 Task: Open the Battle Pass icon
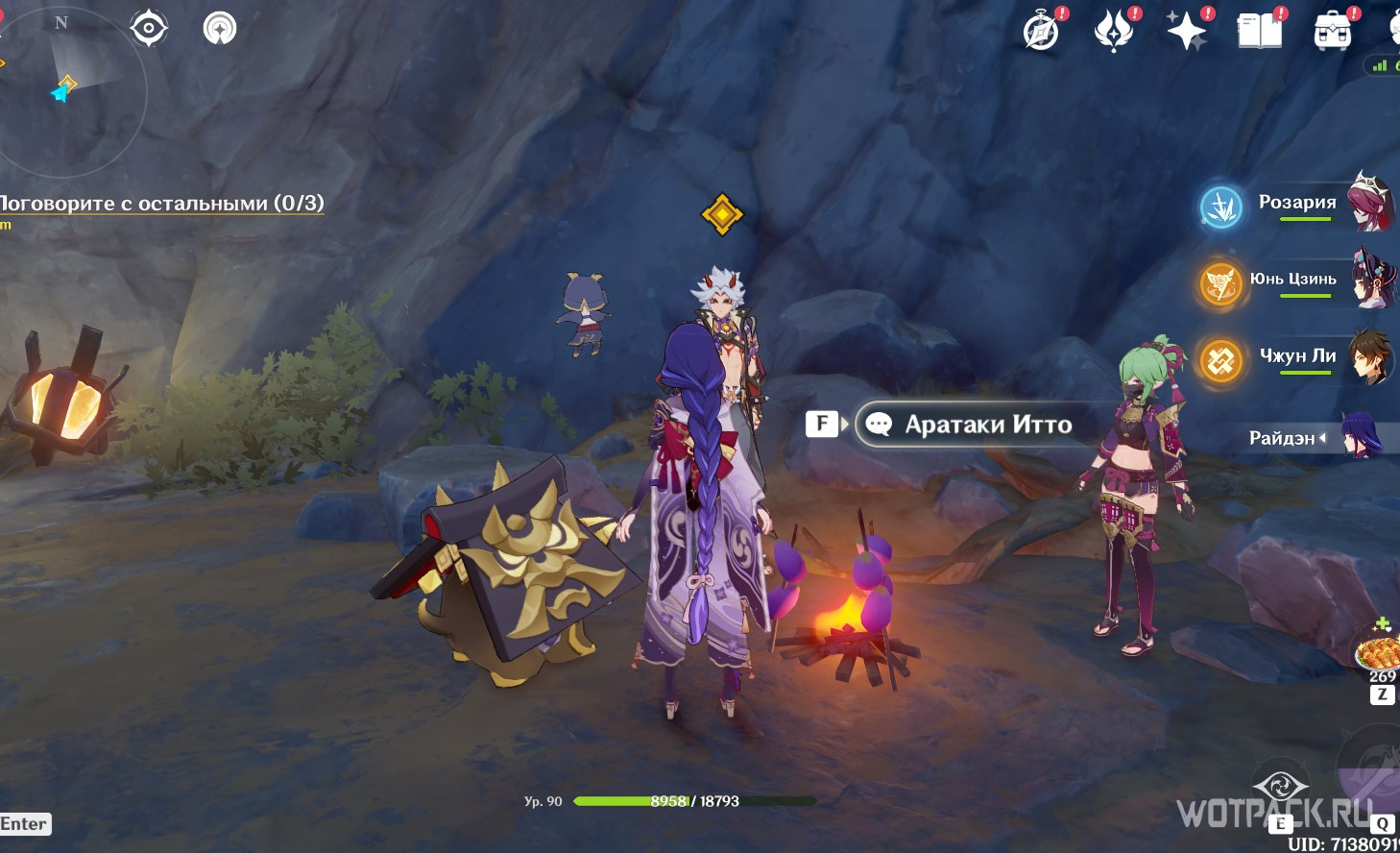(1114, 32)
